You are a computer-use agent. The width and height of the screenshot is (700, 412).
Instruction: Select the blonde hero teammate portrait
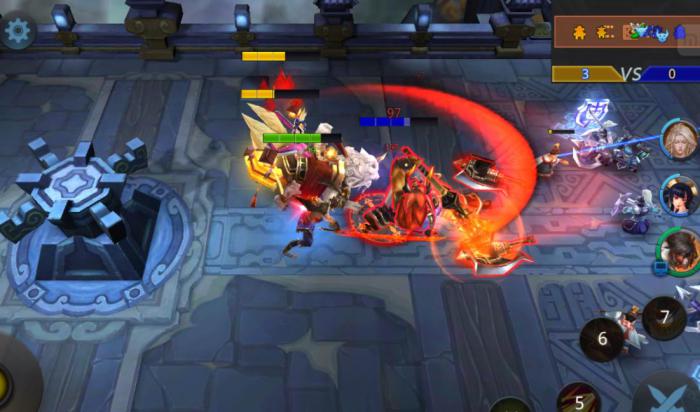(680, 140)
